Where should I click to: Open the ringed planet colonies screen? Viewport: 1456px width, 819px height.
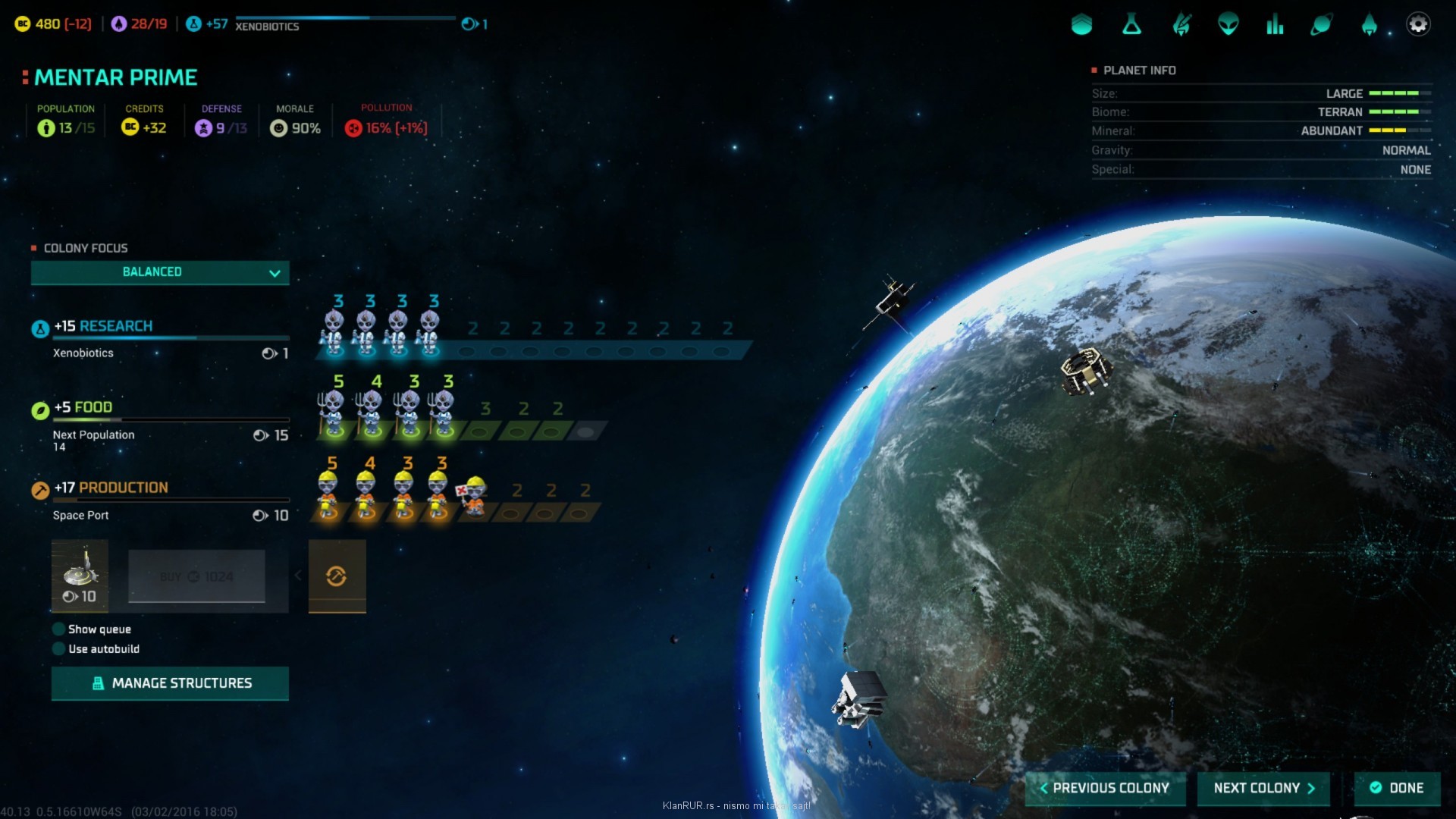click(x=1321, y=25)
